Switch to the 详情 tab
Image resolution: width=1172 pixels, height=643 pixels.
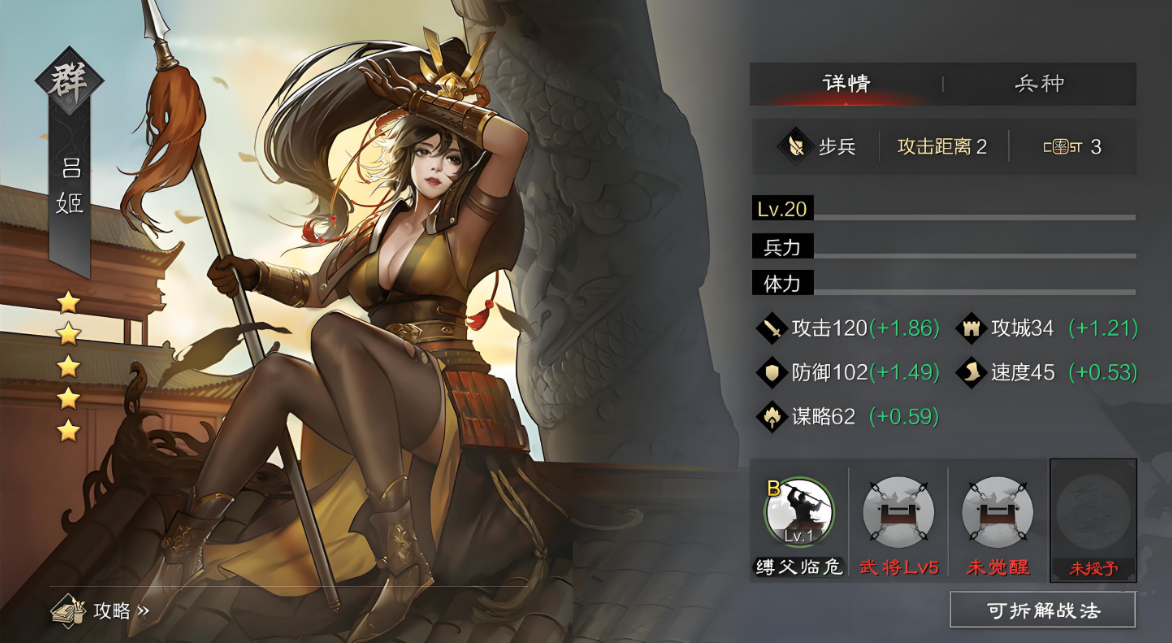click(x=846, y=84)
